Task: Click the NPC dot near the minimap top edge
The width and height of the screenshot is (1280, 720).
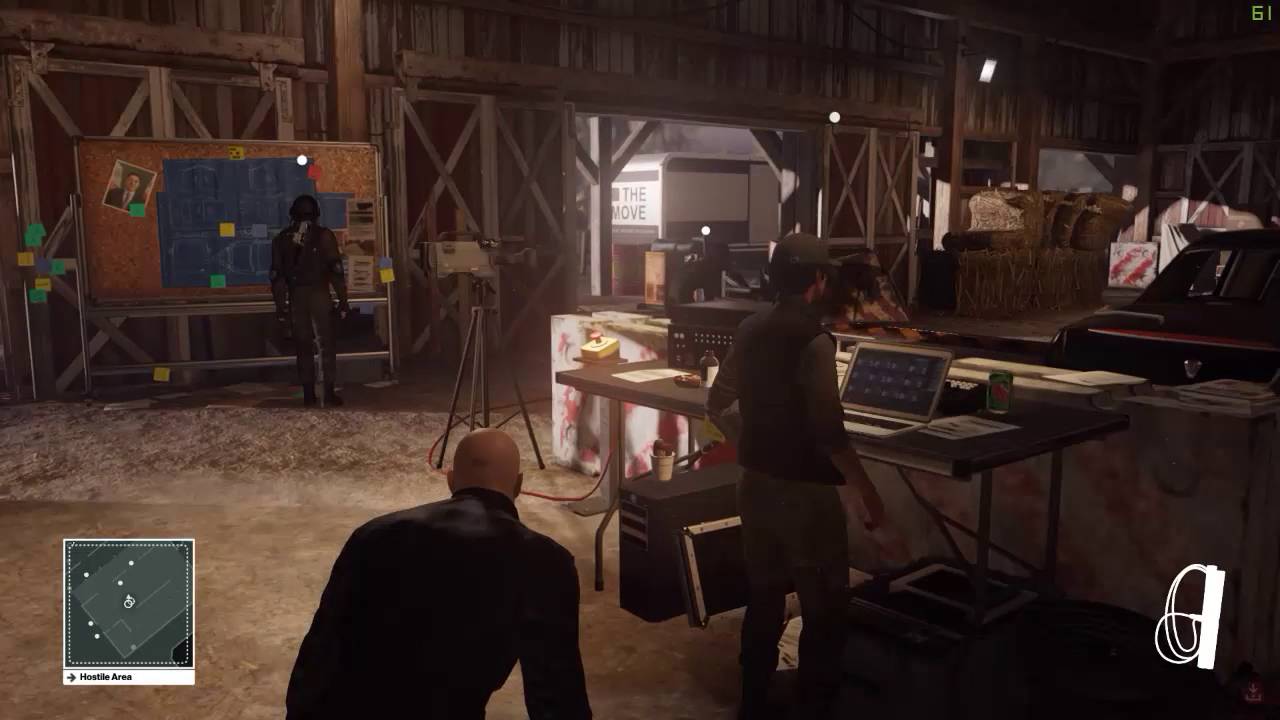Action: click(x=131, y=563)
